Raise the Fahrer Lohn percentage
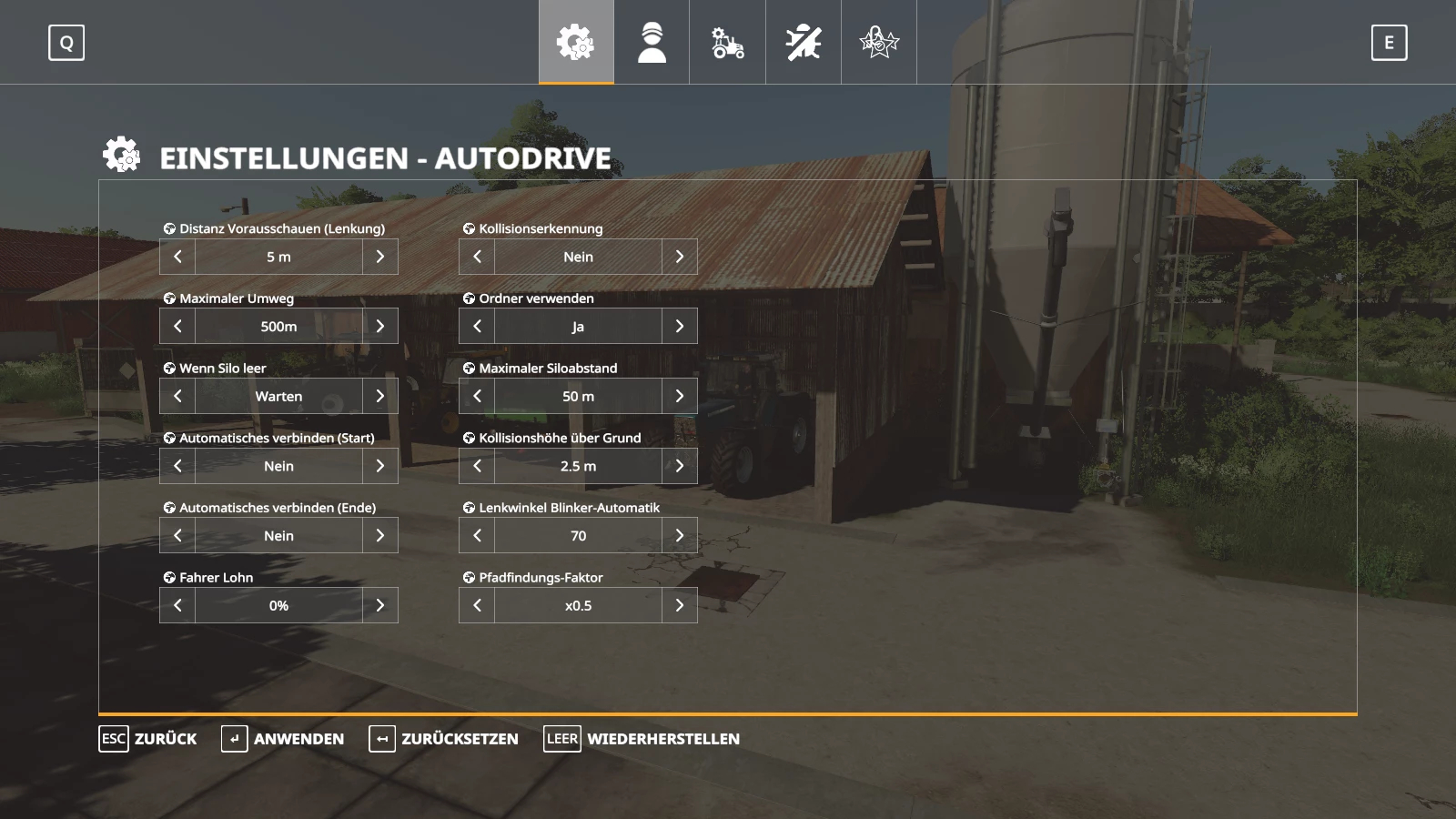1456x819 pixels. click(x=380, y=605)
